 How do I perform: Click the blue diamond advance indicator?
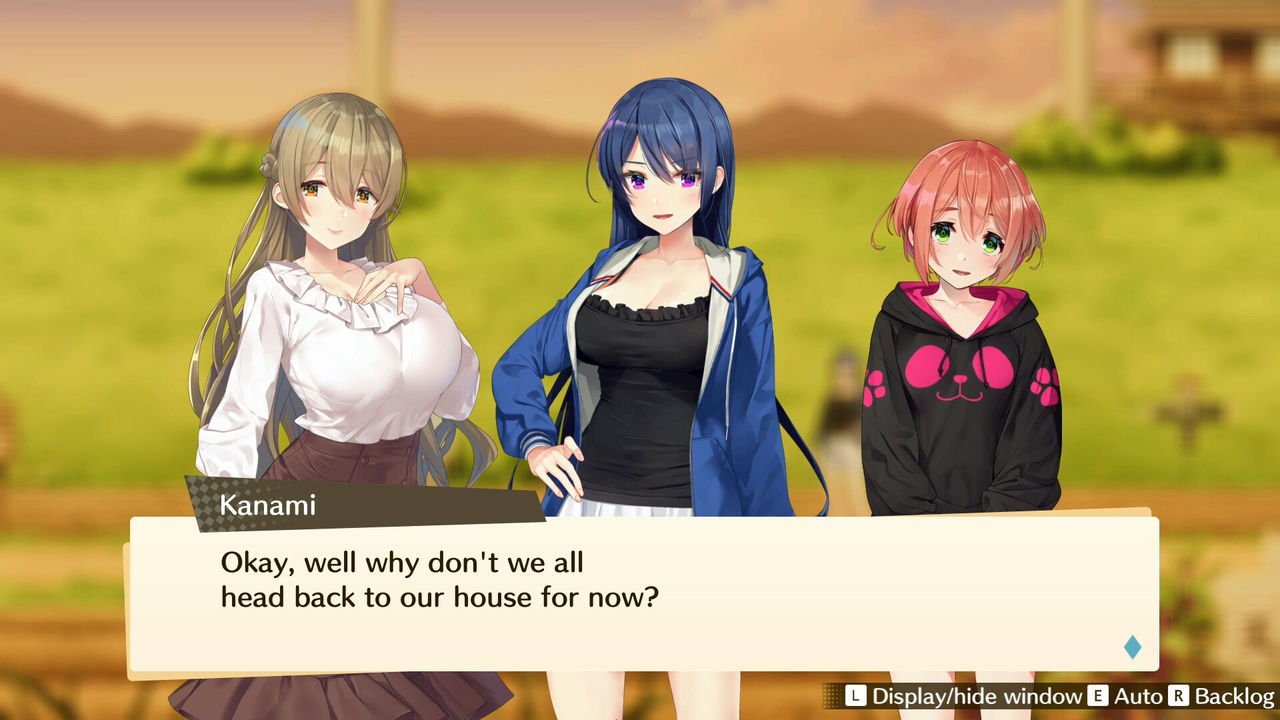point(1131,647)
